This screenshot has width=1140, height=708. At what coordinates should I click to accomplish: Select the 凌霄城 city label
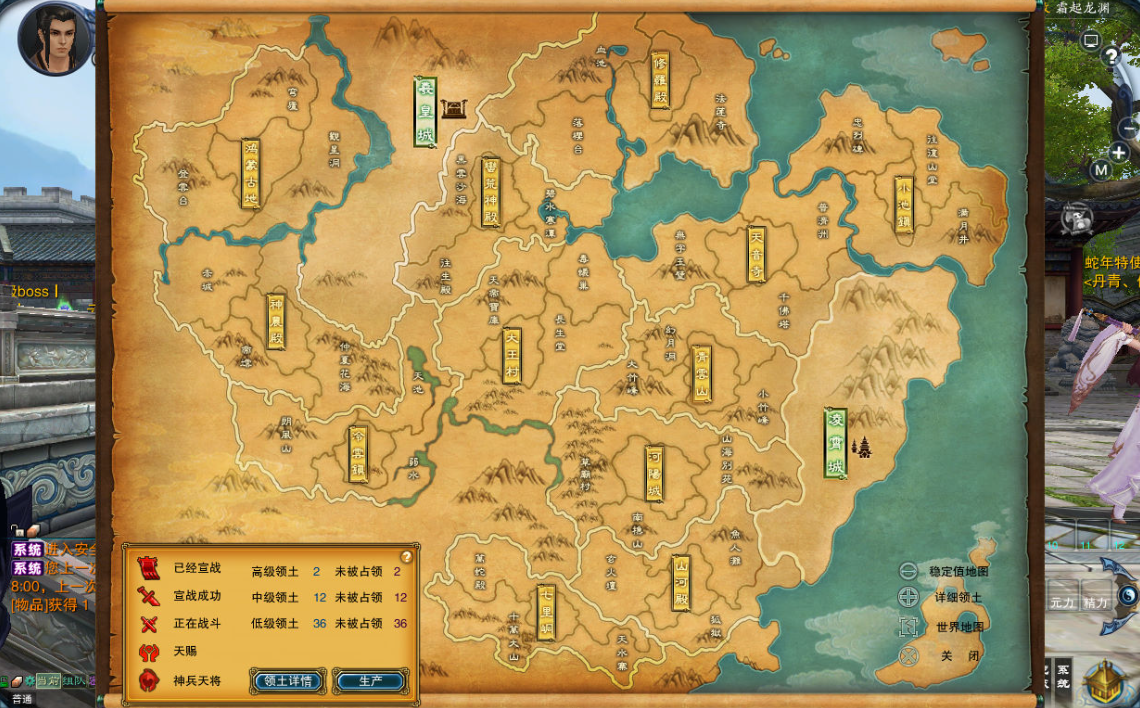pyautogui.click(x=835, y=442)
